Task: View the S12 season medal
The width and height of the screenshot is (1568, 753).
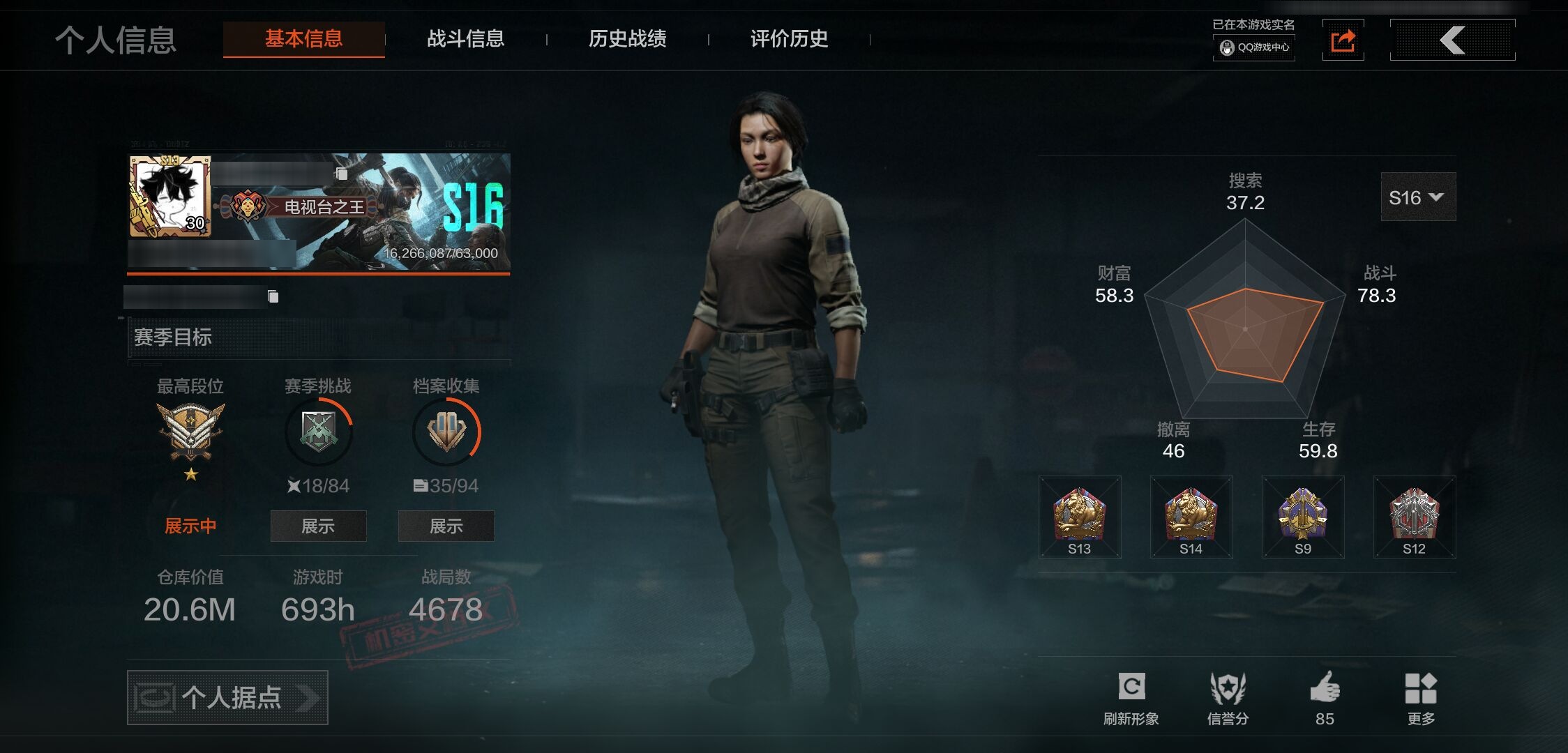Action: point(1414,517)
